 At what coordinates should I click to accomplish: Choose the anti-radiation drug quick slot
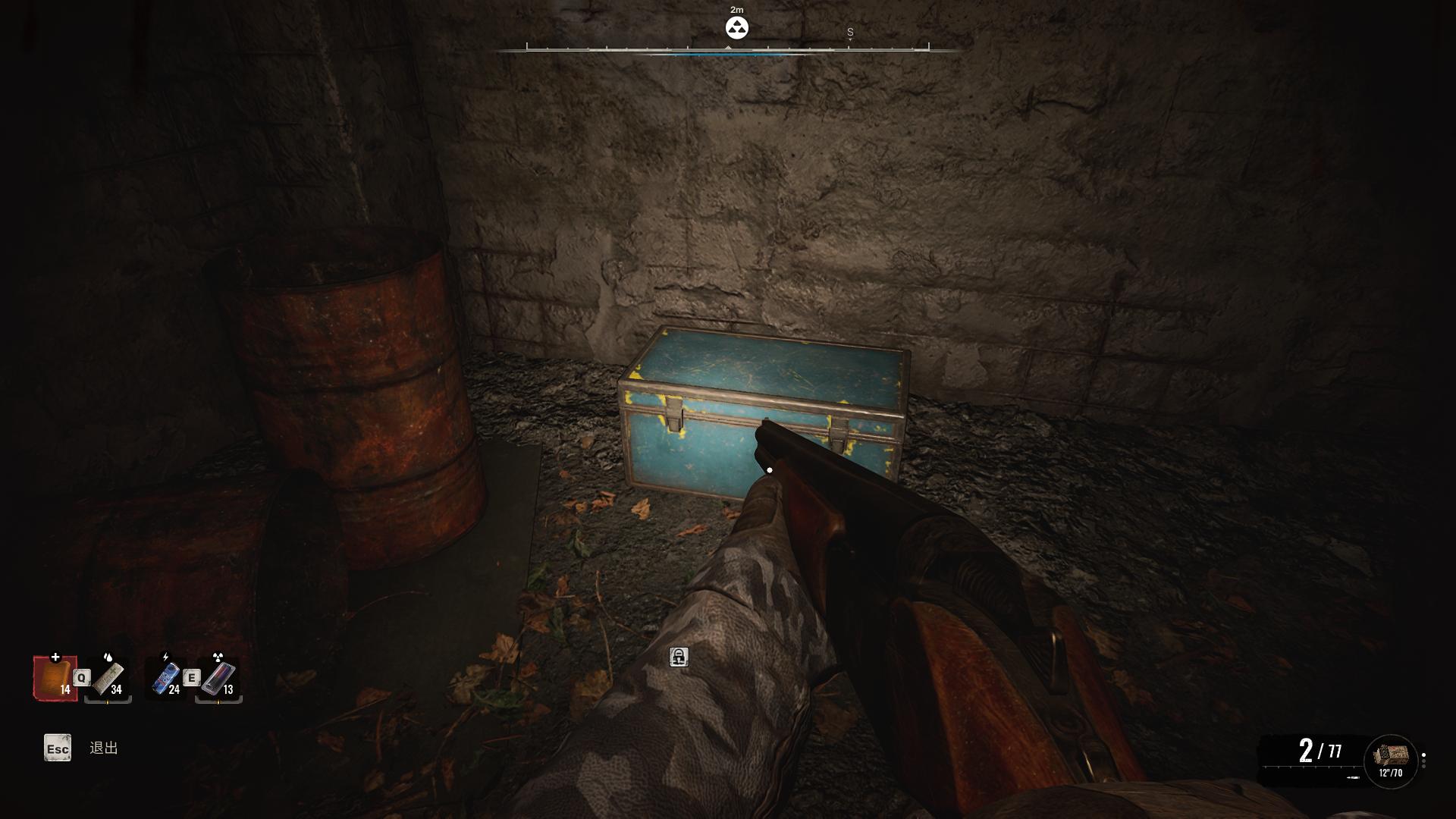tap(218, 679)
